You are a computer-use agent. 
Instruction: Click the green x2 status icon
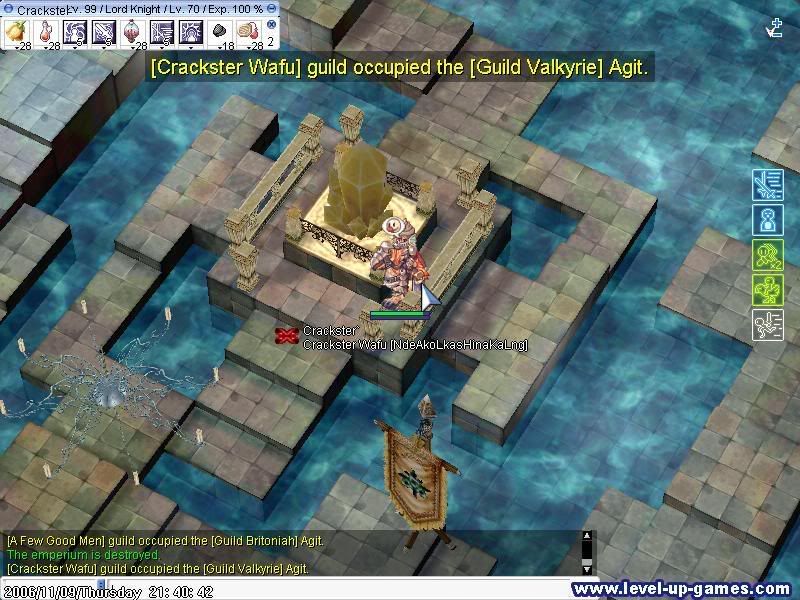tap(767, 254)
